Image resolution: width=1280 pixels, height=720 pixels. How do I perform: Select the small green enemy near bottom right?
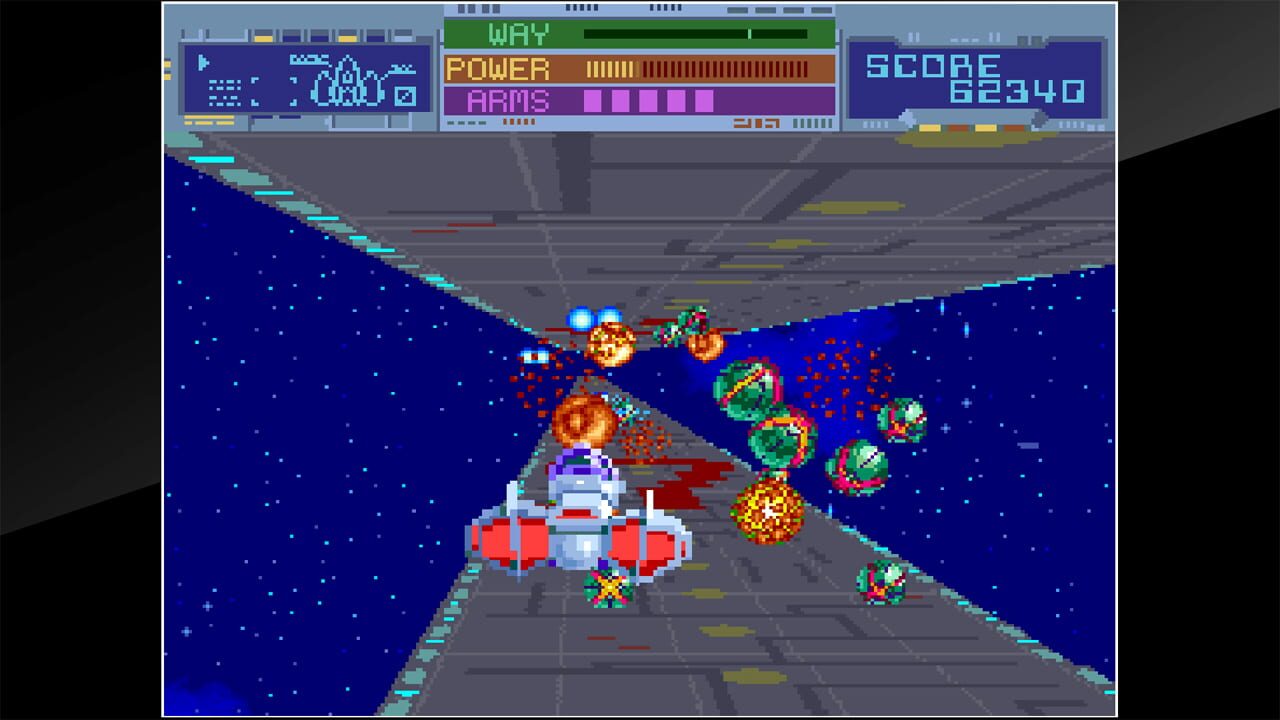pos(882,580)
